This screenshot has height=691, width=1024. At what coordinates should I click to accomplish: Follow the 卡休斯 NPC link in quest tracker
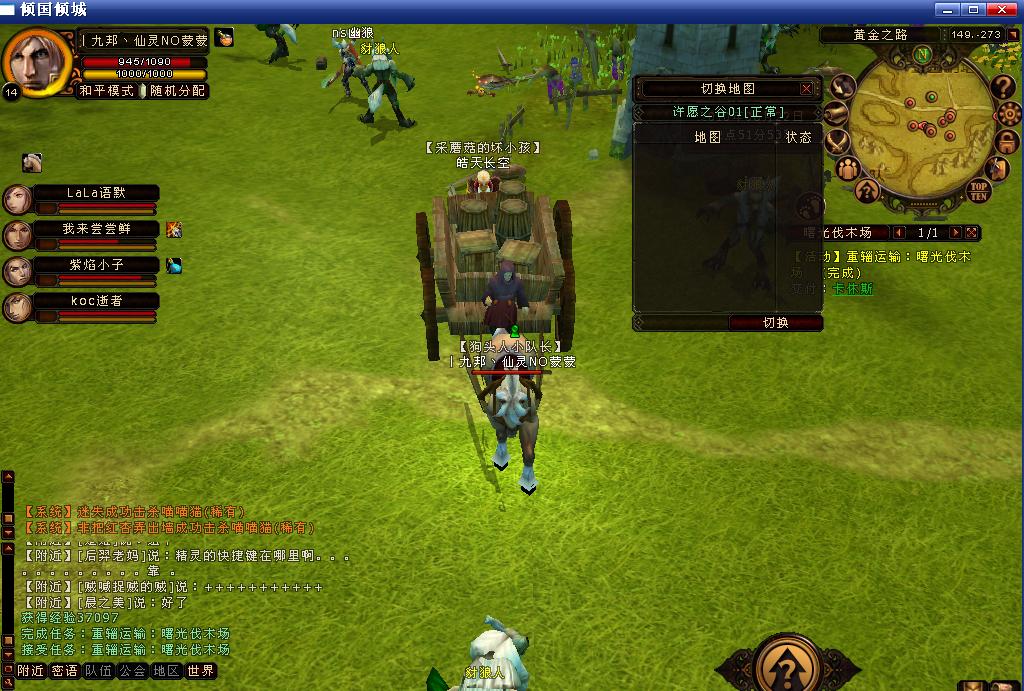pyautogui.click(x=852, y=288)
